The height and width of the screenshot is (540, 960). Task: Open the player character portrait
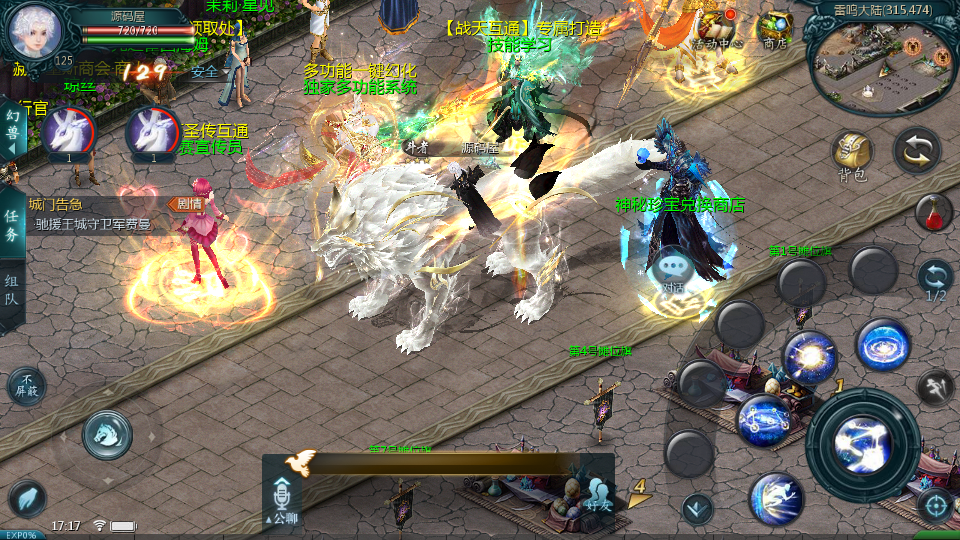(35, 30)
